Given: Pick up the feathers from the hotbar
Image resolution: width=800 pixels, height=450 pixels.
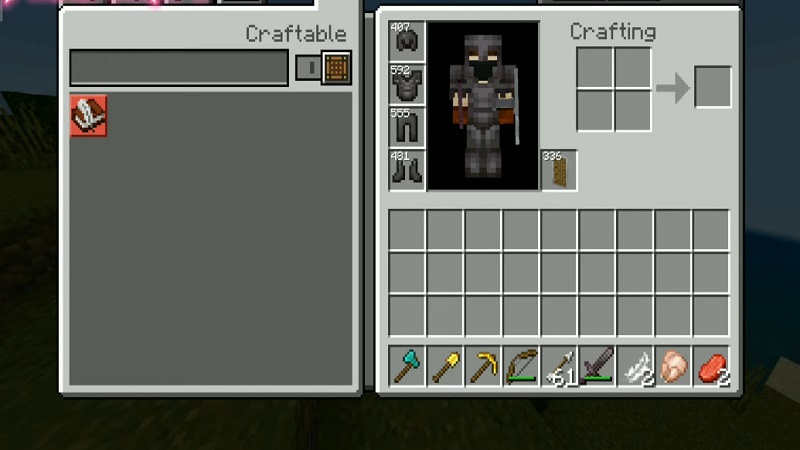Looking at the screenshot, I should pos(636,367).
